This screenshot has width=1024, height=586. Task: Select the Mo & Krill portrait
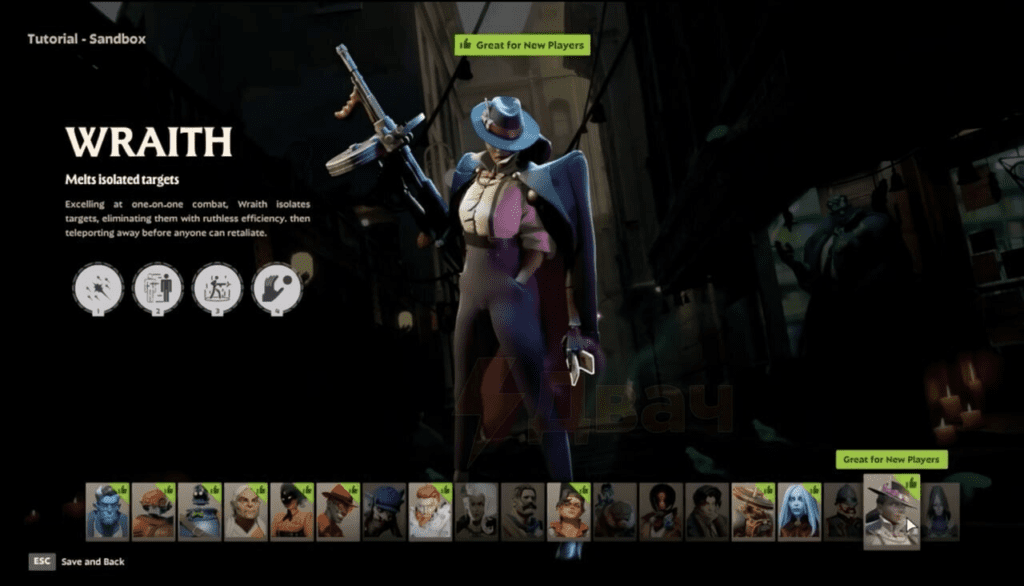(x=613, y=512)
